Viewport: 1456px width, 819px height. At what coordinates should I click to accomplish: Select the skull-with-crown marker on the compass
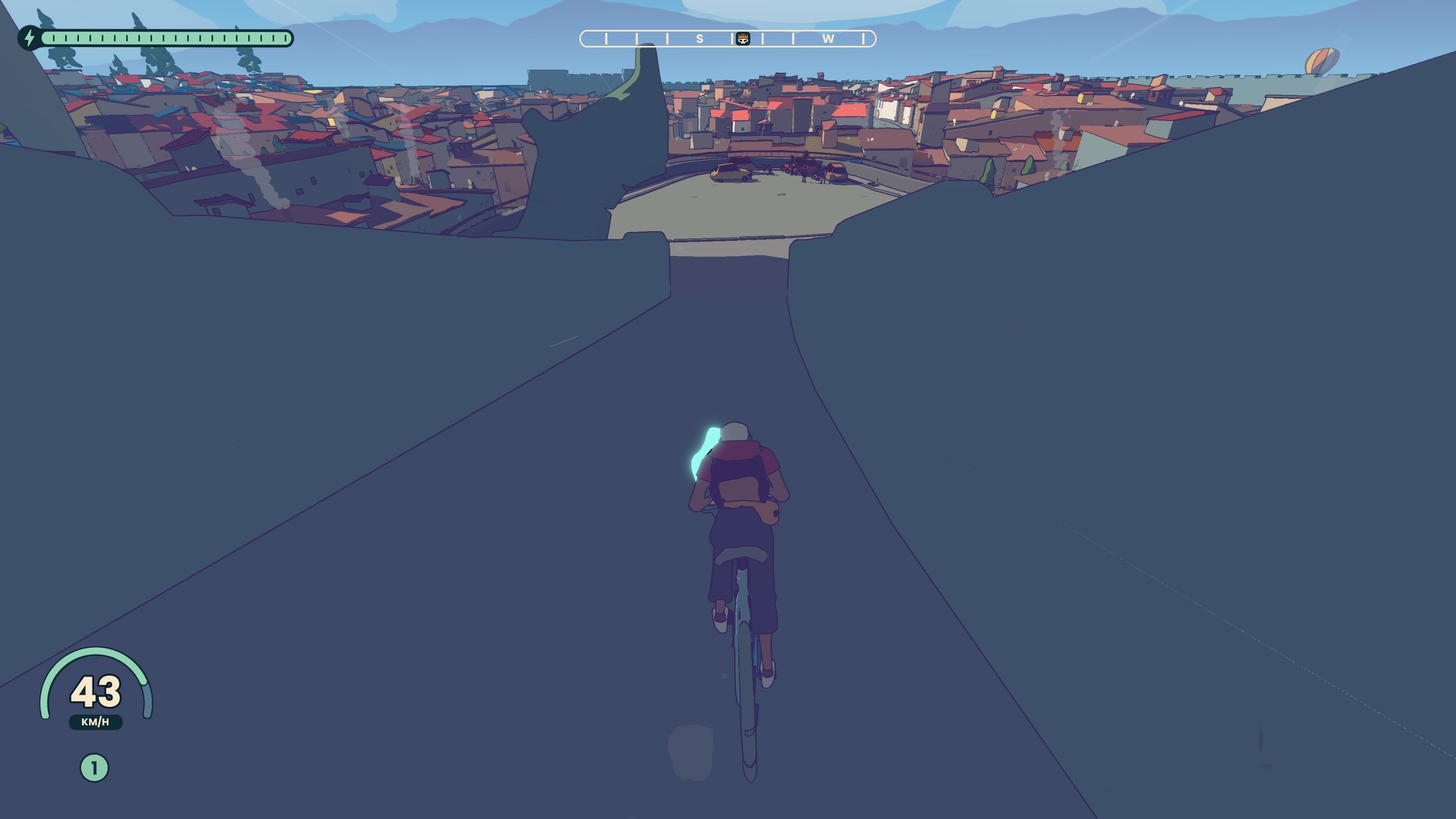click(x=743, y=39)
